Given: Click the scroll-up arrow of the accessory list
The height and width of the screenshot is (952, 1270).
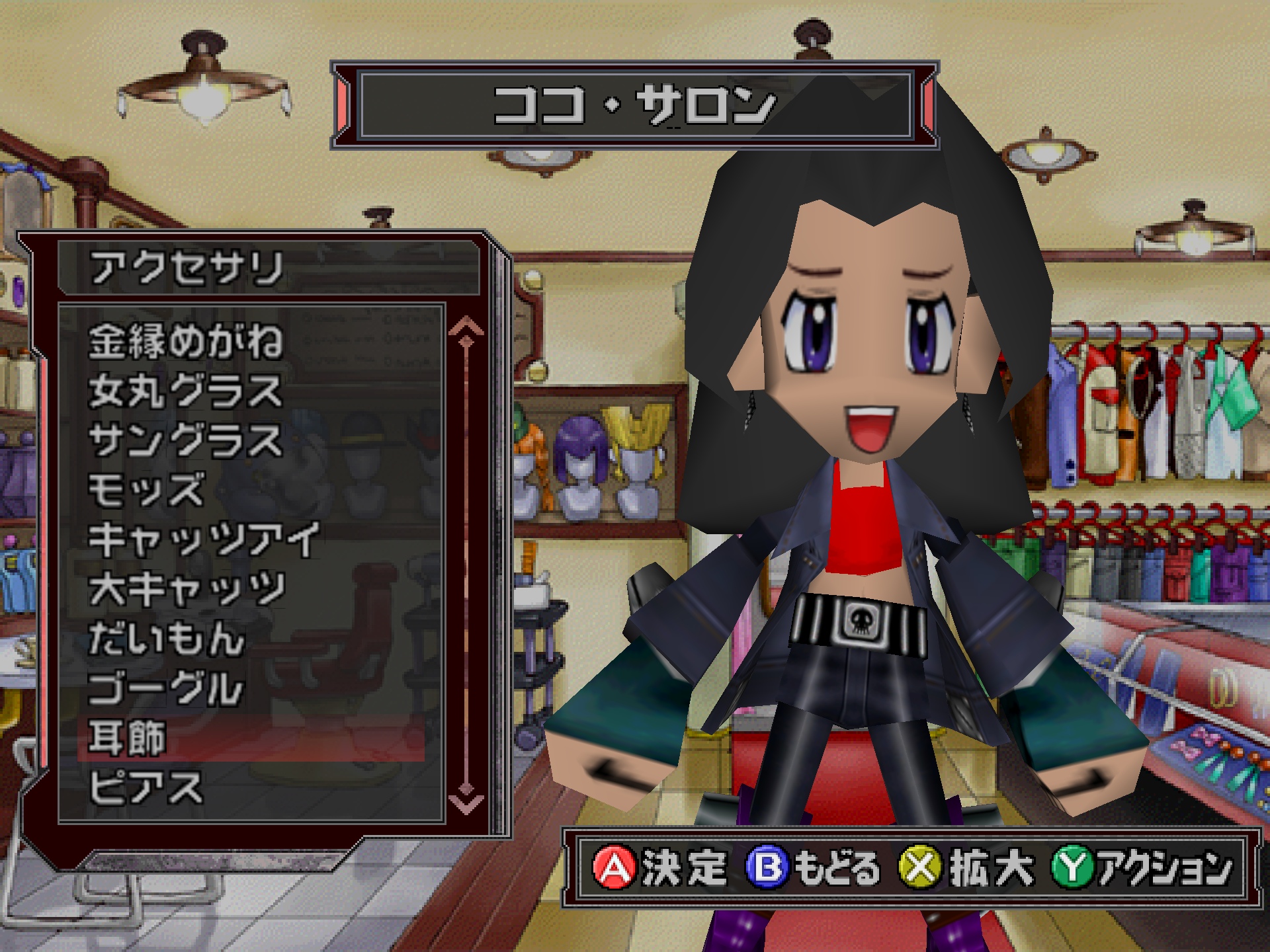Looking at the screenshot, I should pos(466,327).
